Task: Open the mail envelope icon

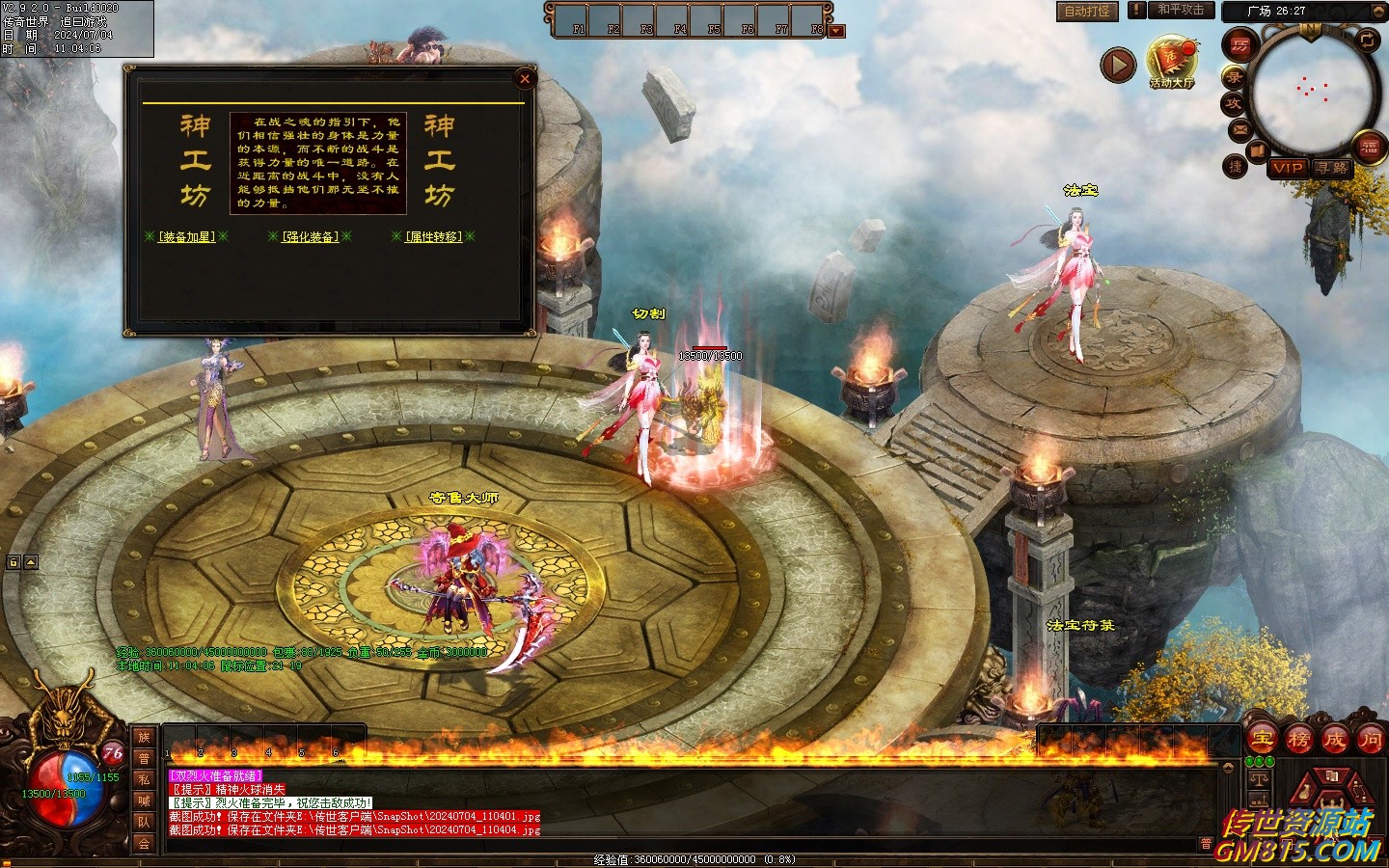Action: (1239, 129)
